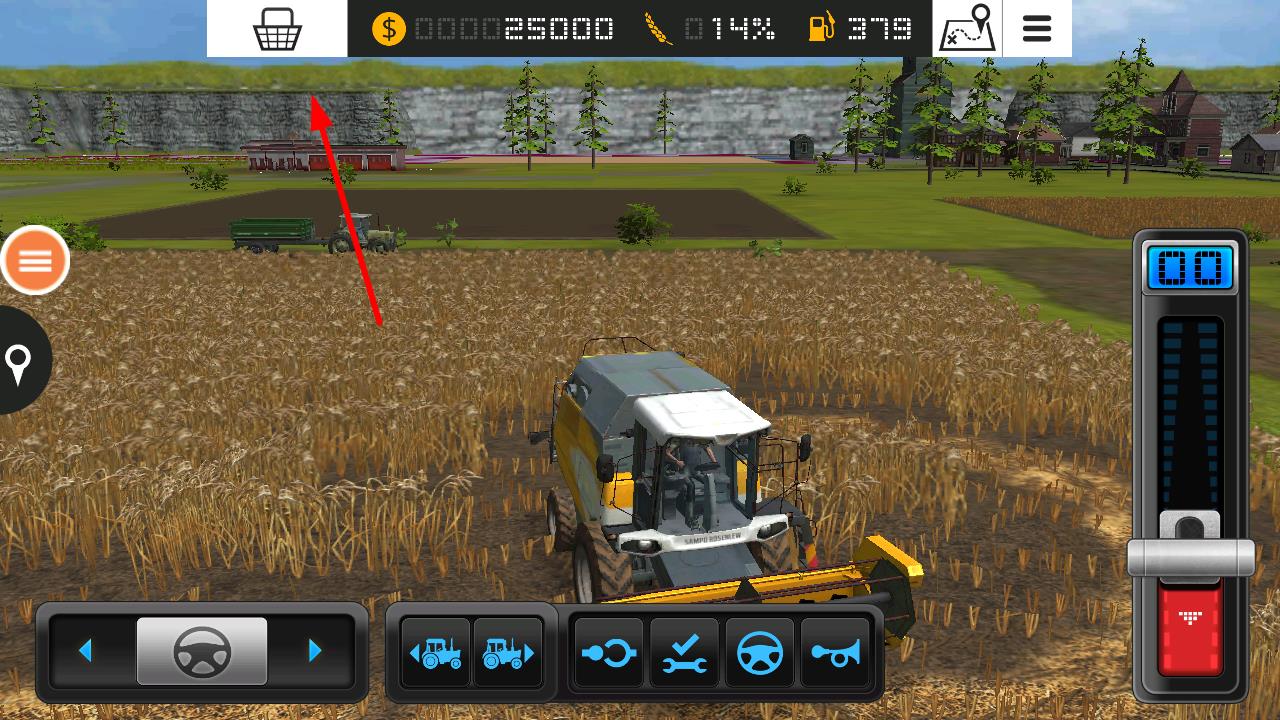Enable the AI helper steering wheel button

tap(759, 654)
